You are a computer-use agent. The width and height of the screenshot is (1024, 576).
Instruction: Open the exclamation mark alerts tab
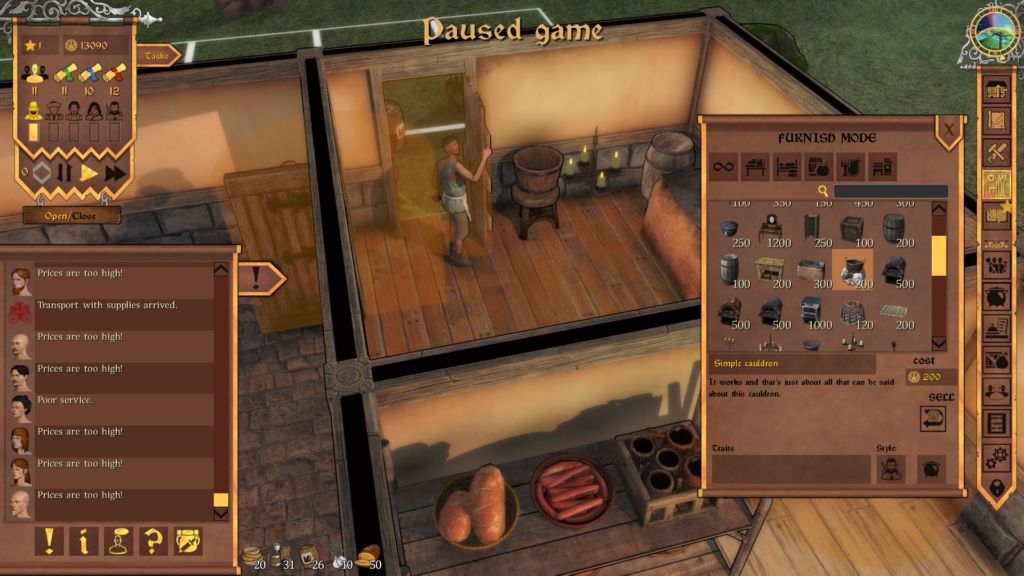(50, 541)
